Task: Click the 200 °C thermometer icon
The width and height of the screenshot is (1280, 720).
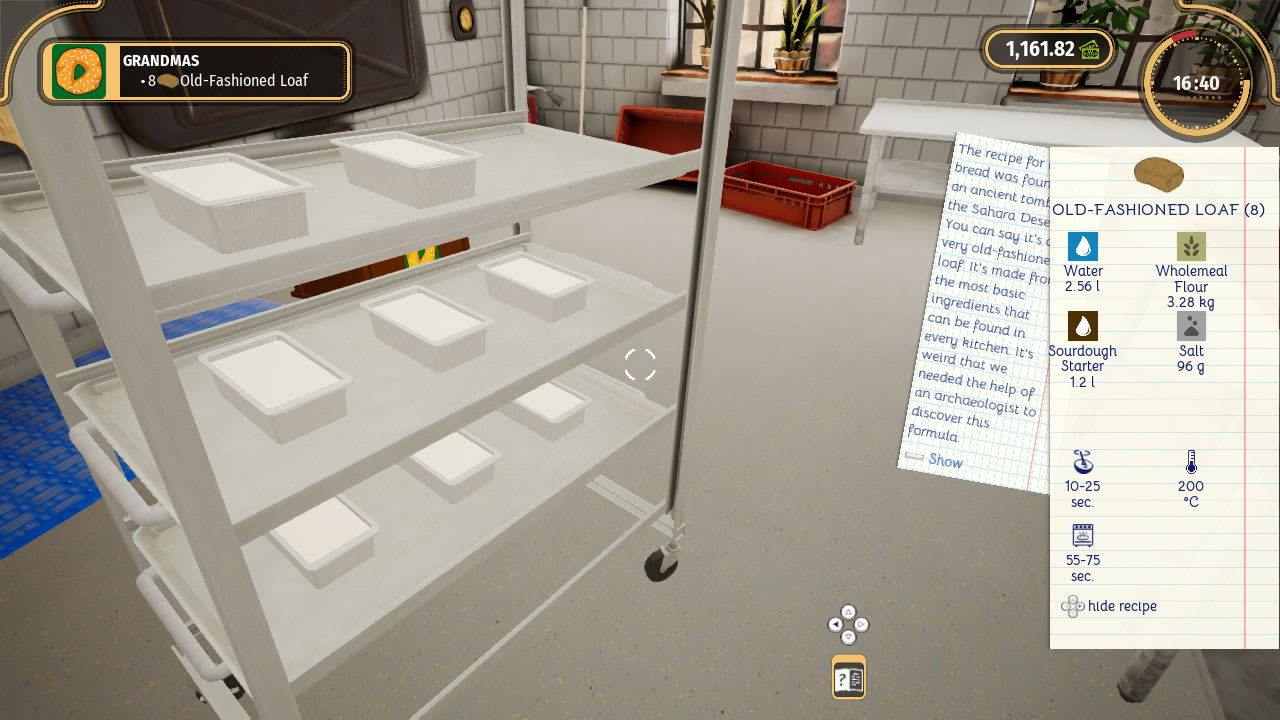Action: coord(1191,461)
